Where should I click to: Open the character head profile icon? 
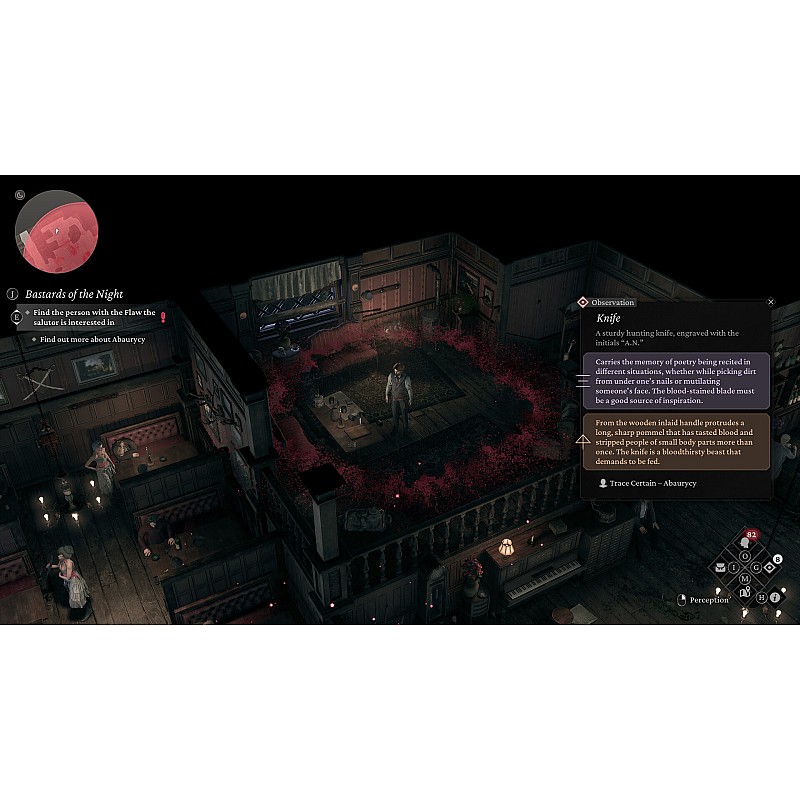pos(744,543)
